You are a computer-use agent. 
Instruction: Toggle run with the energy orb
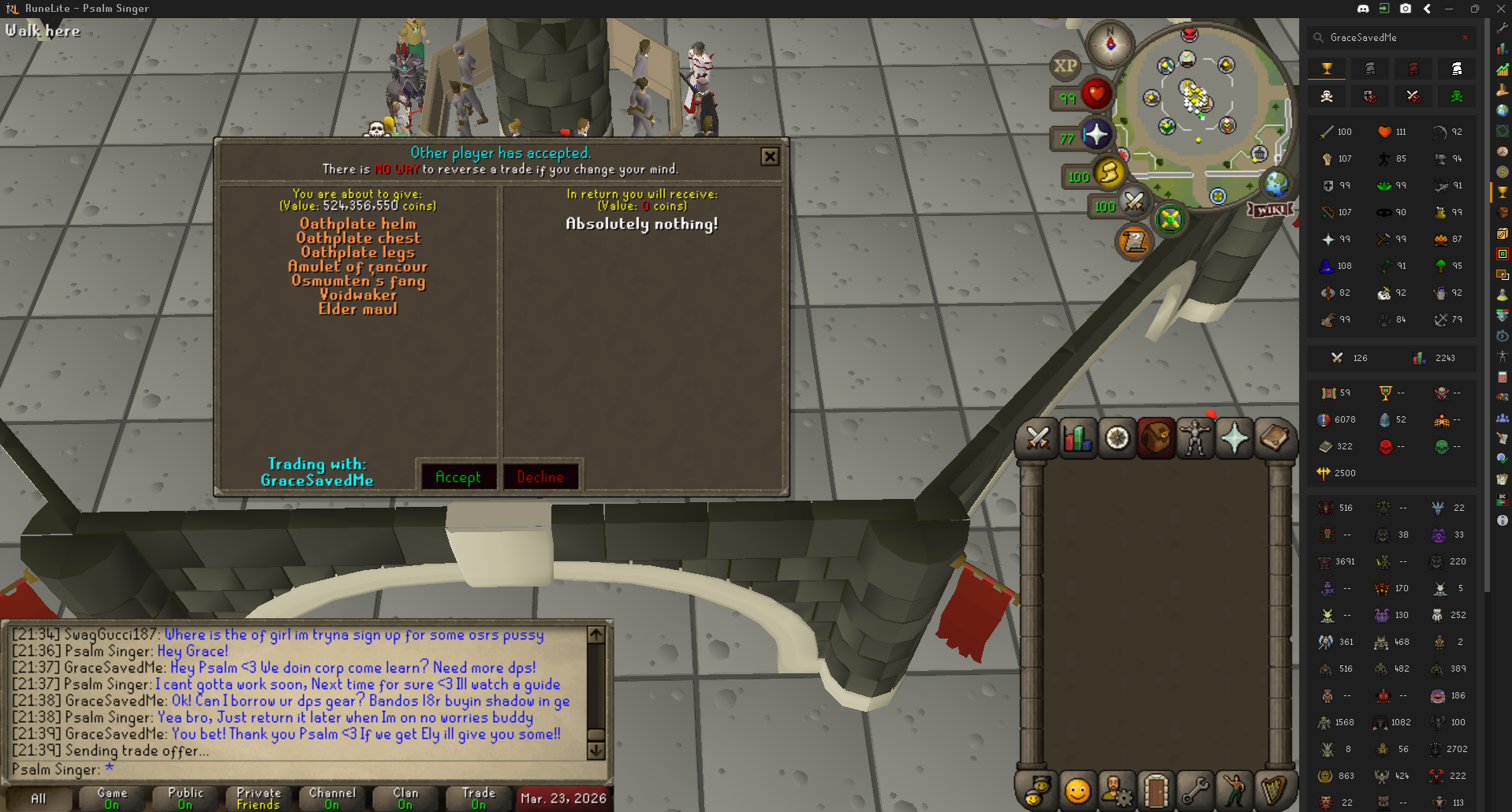pos(1108,173)
